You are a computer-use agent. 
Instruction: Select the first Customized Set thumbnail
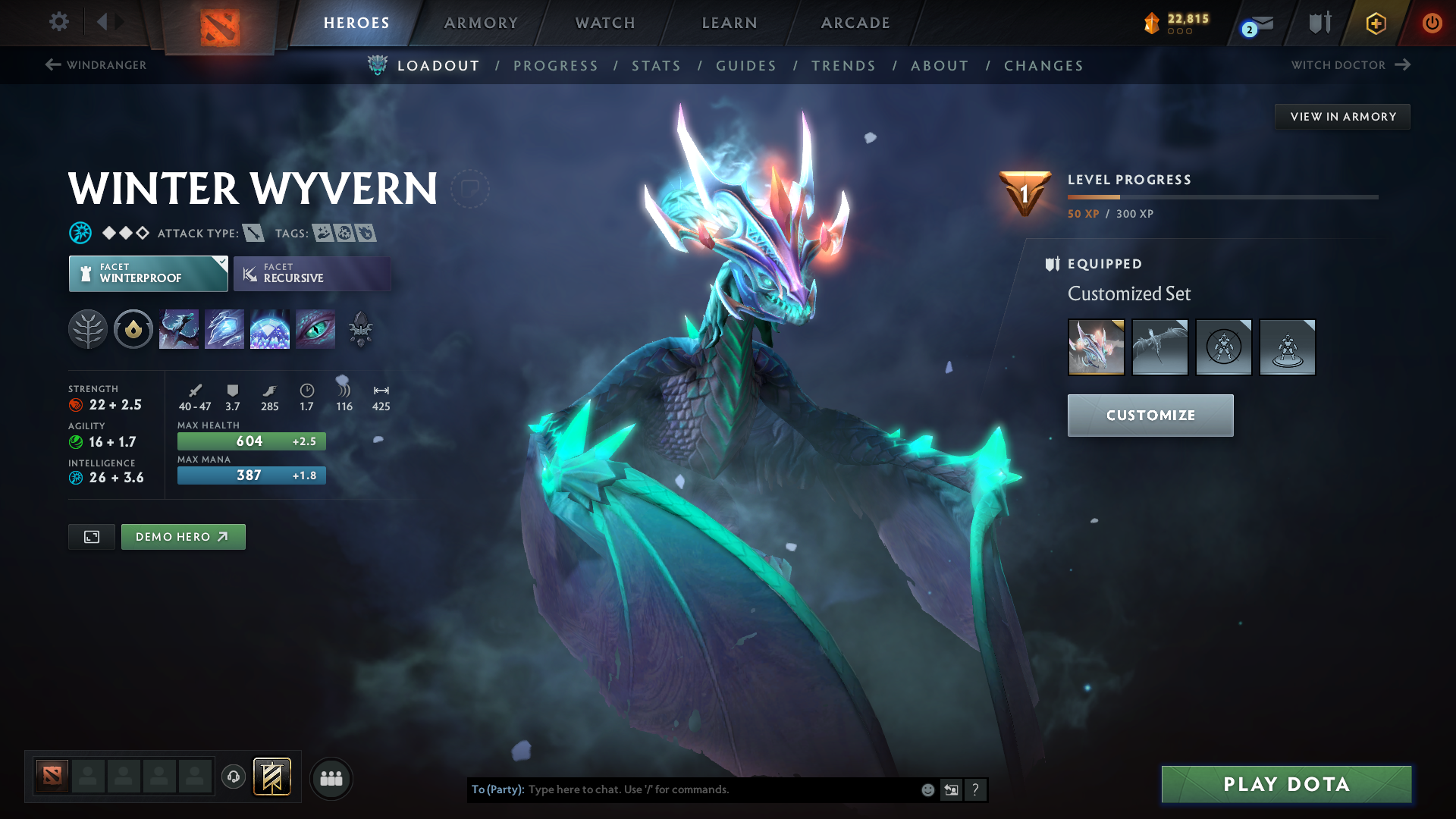tap(1097, 347)
